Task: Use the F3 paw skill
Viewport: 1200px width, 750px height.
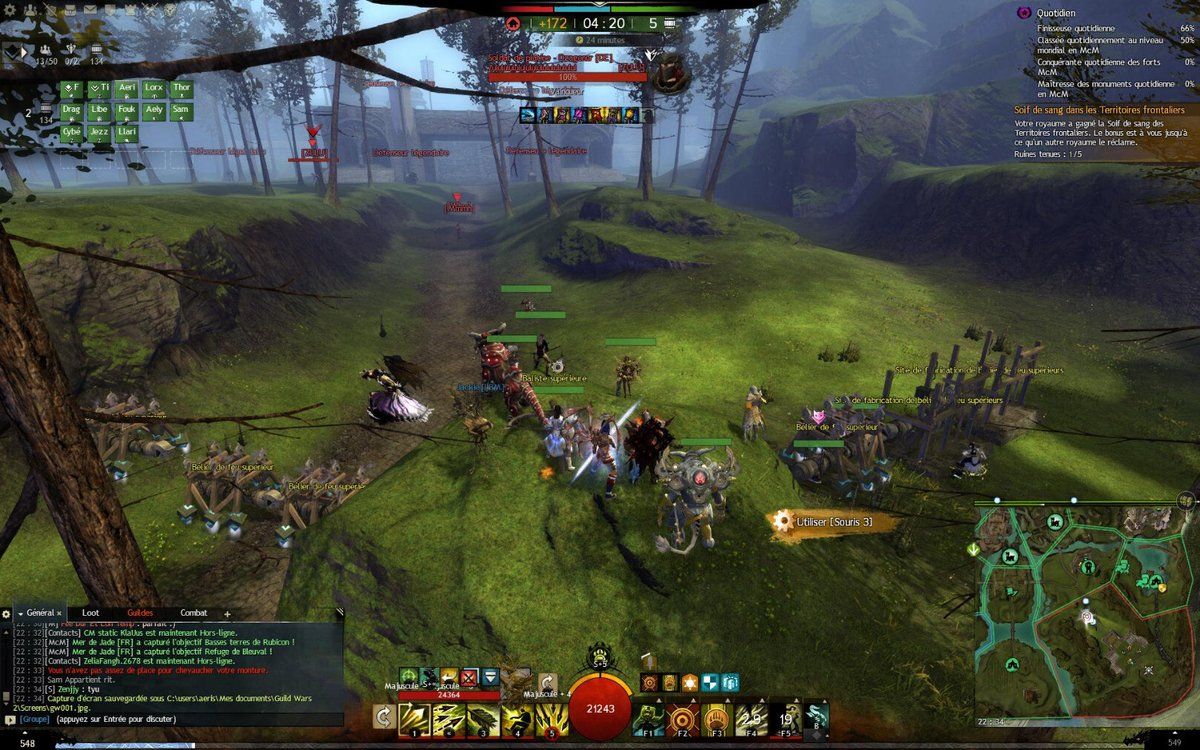Action: [718, 718]
